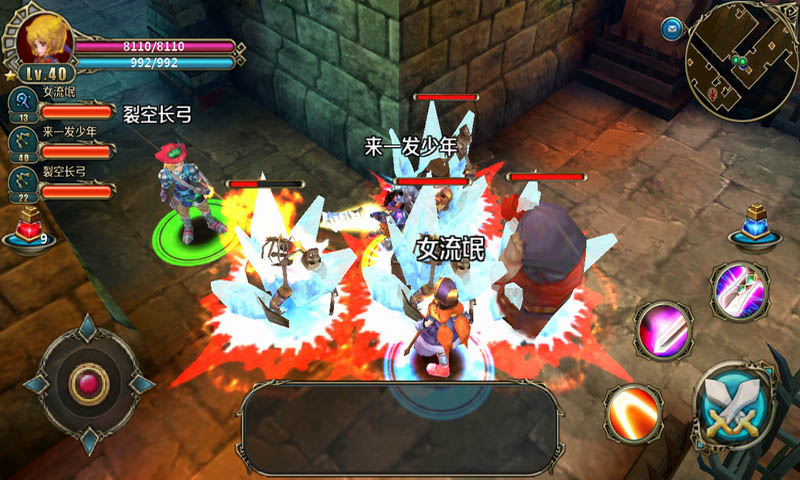Use the pink energy slash skill
The width and height of the screenshot is (800, 480).
663,330
